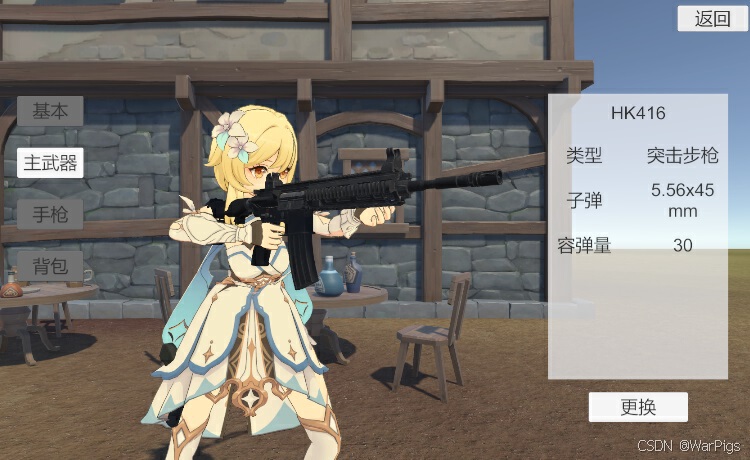The image size is (750, 460).
Task: Select the 主武器 primary weapon tab
Action: [50, 163]
